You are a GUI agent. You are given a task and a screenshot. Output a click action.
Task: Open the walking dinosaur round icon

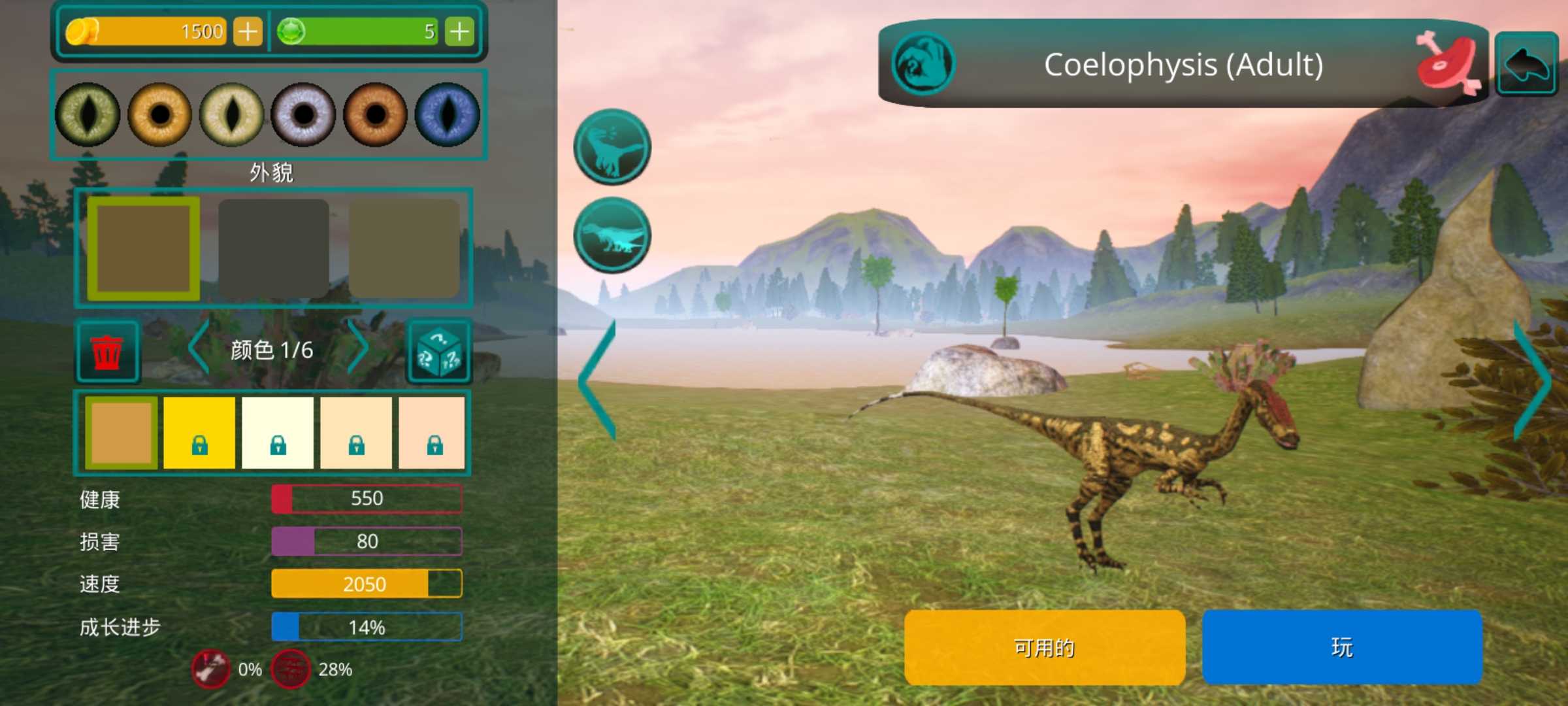coord(612,235)
